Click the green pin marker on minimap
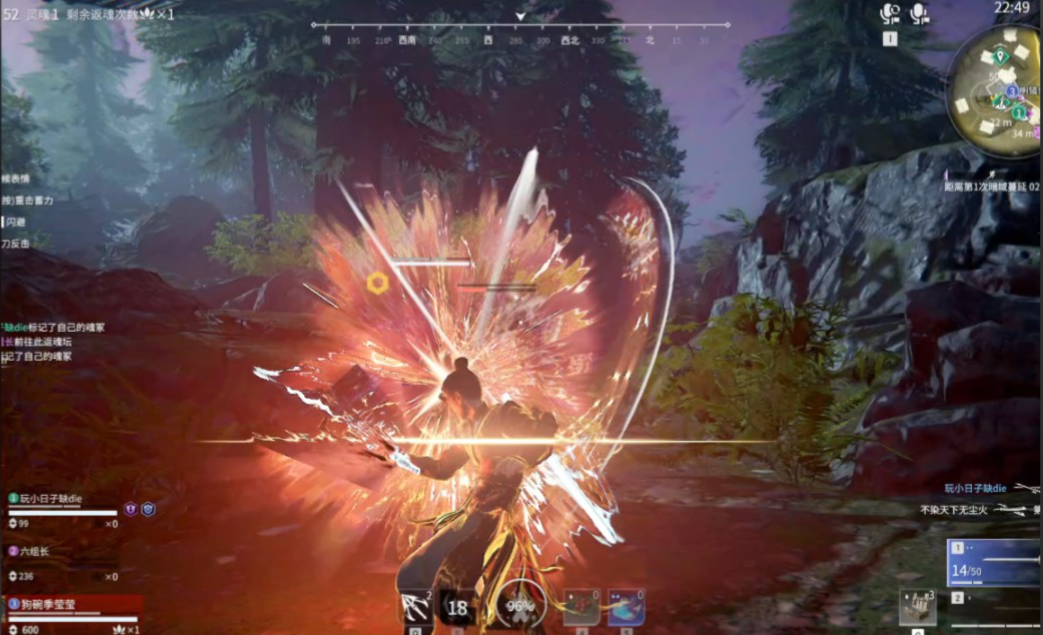Viewport: 1043px width, 635px height. pyautogui.click(x=999, y=54)
